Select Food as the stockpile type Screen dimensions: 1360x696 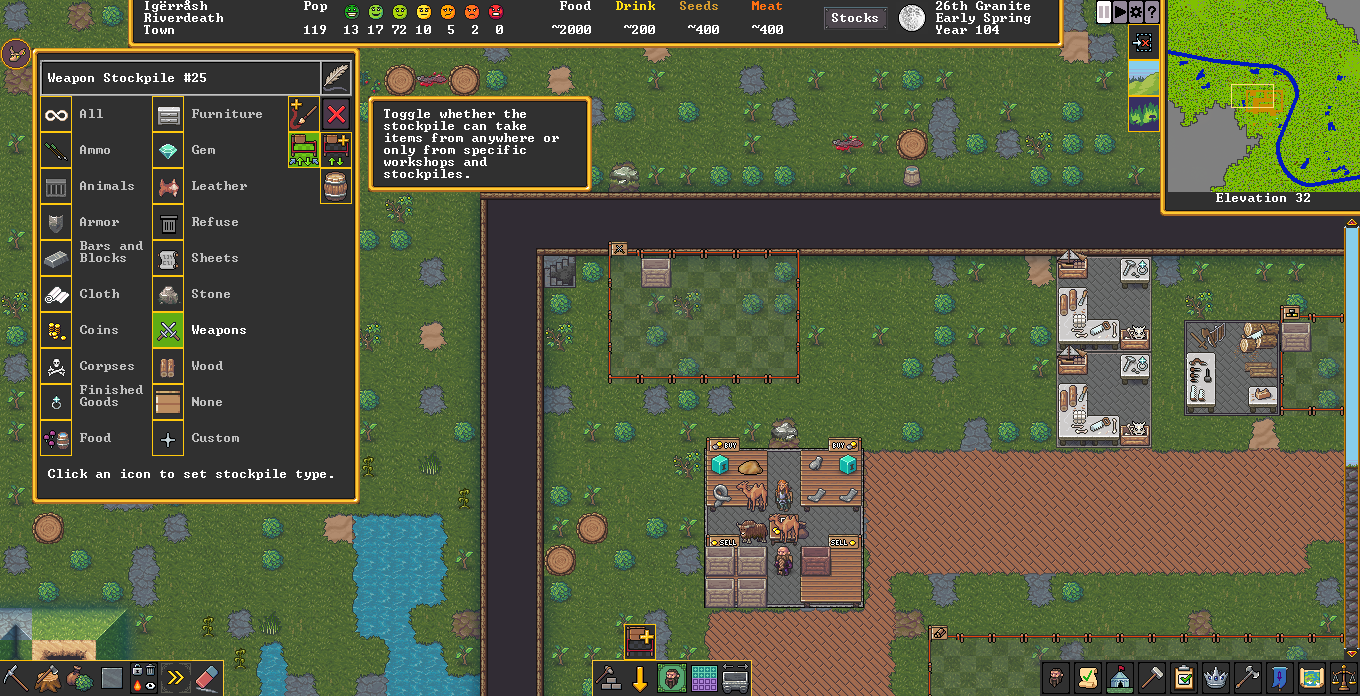pos(57,438)
